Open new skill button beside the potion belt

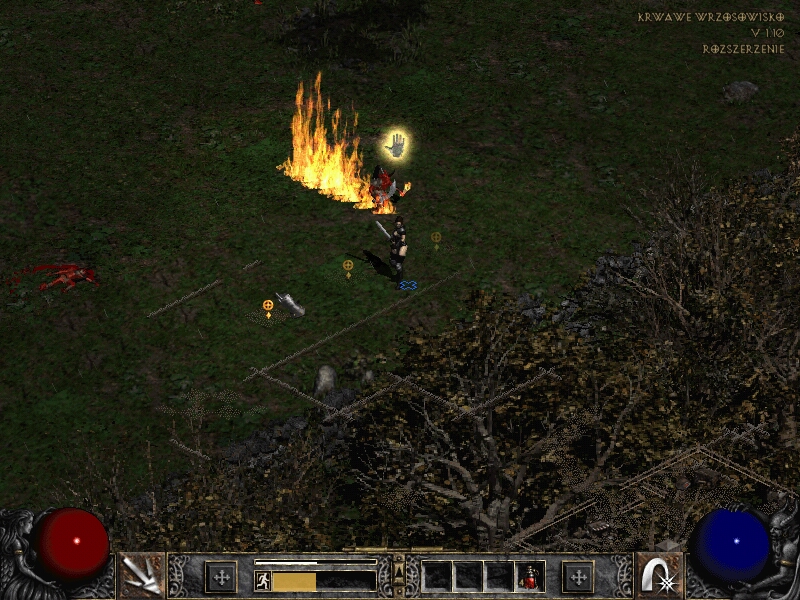coord(578,576)
